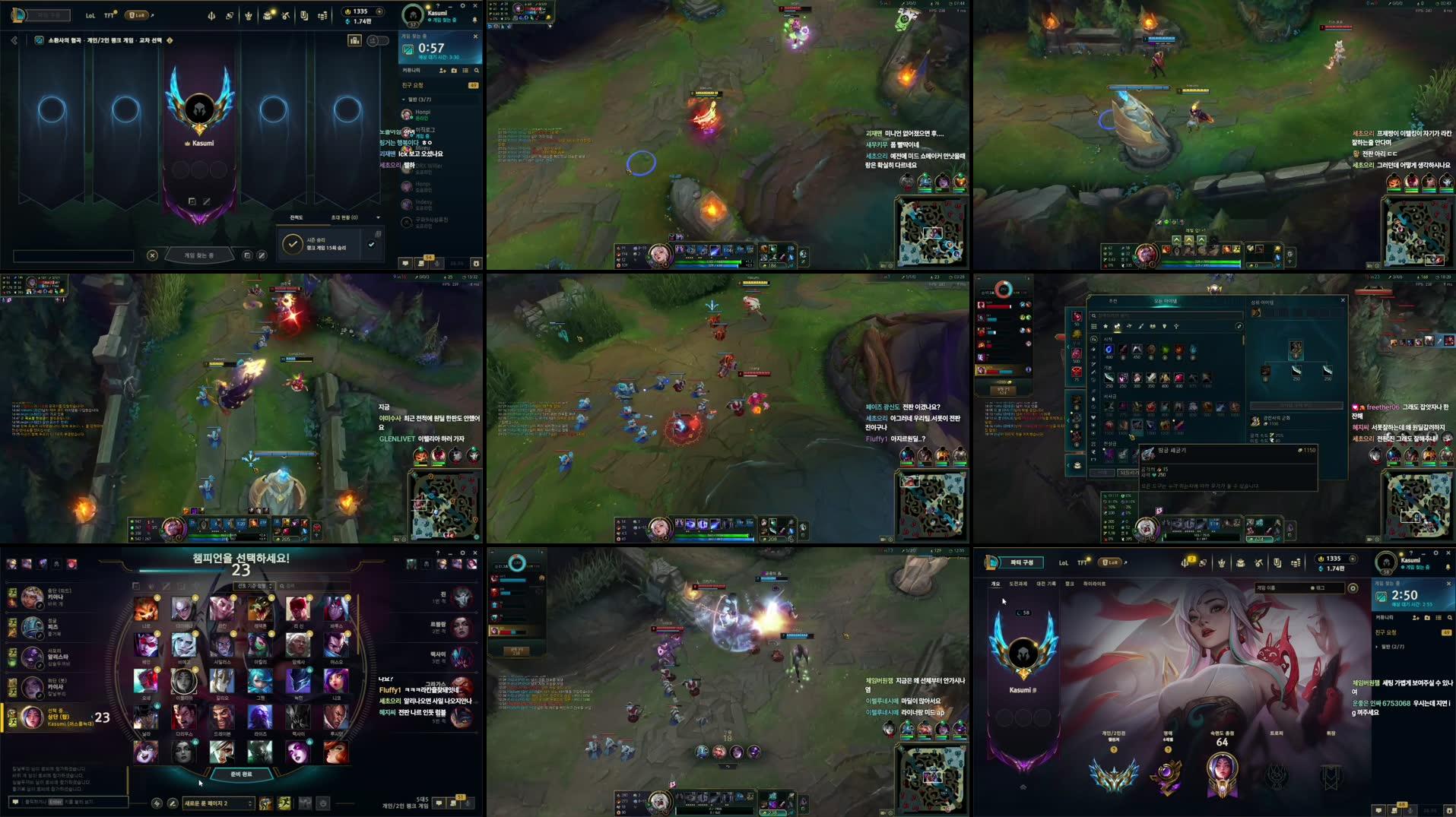Screen dimensions: 1456x817
Task: Click the grid view icon in the shop panel
Action: point(1094,327)
